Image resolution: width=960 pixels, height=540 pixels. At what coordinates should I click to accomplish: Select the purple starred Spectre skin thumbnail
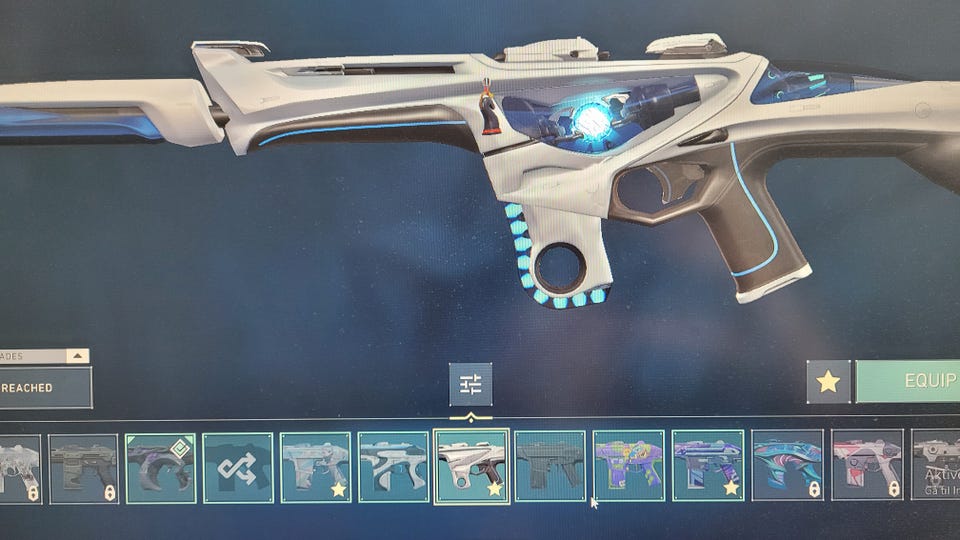[706, 467]
